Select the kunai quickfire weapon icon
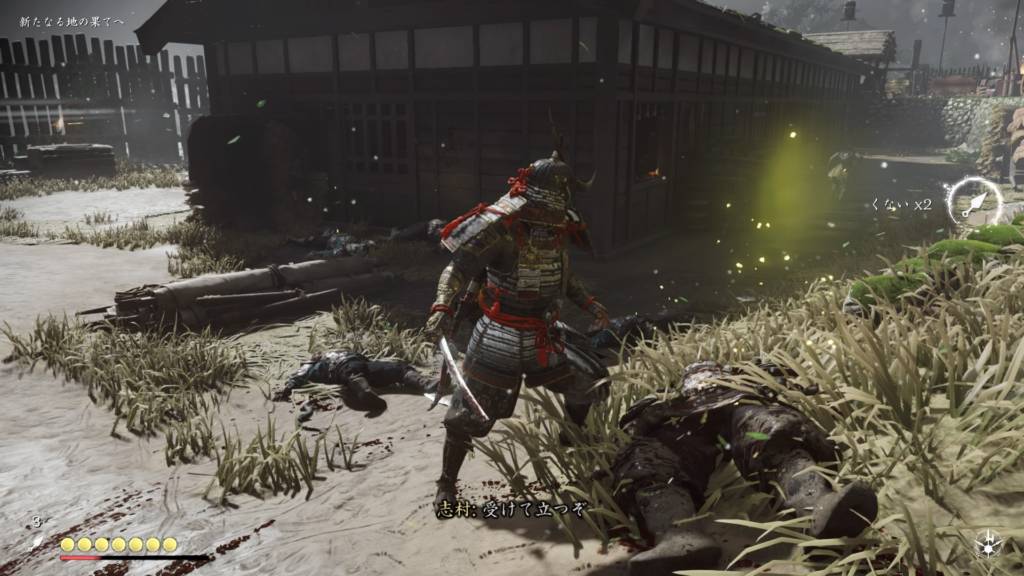The image size is (1024, 576). point(974,202)
